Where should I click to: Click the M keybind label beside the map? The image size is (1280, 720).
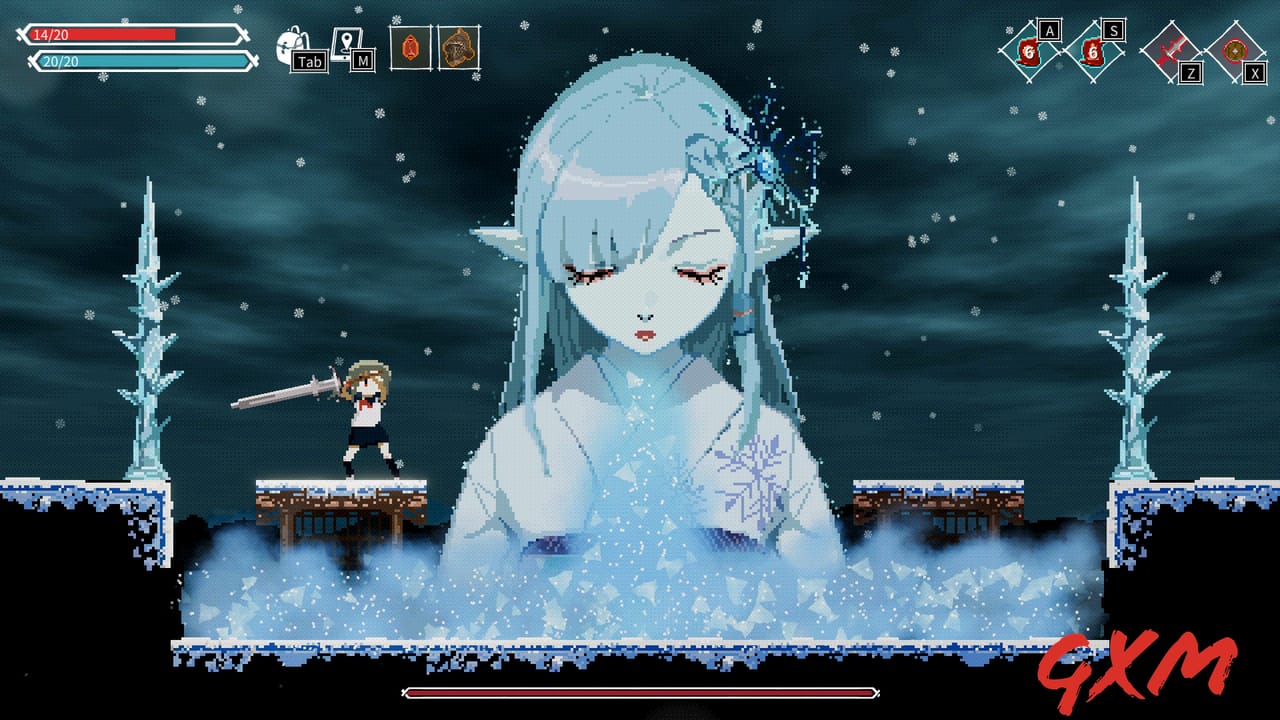[362, 58]
